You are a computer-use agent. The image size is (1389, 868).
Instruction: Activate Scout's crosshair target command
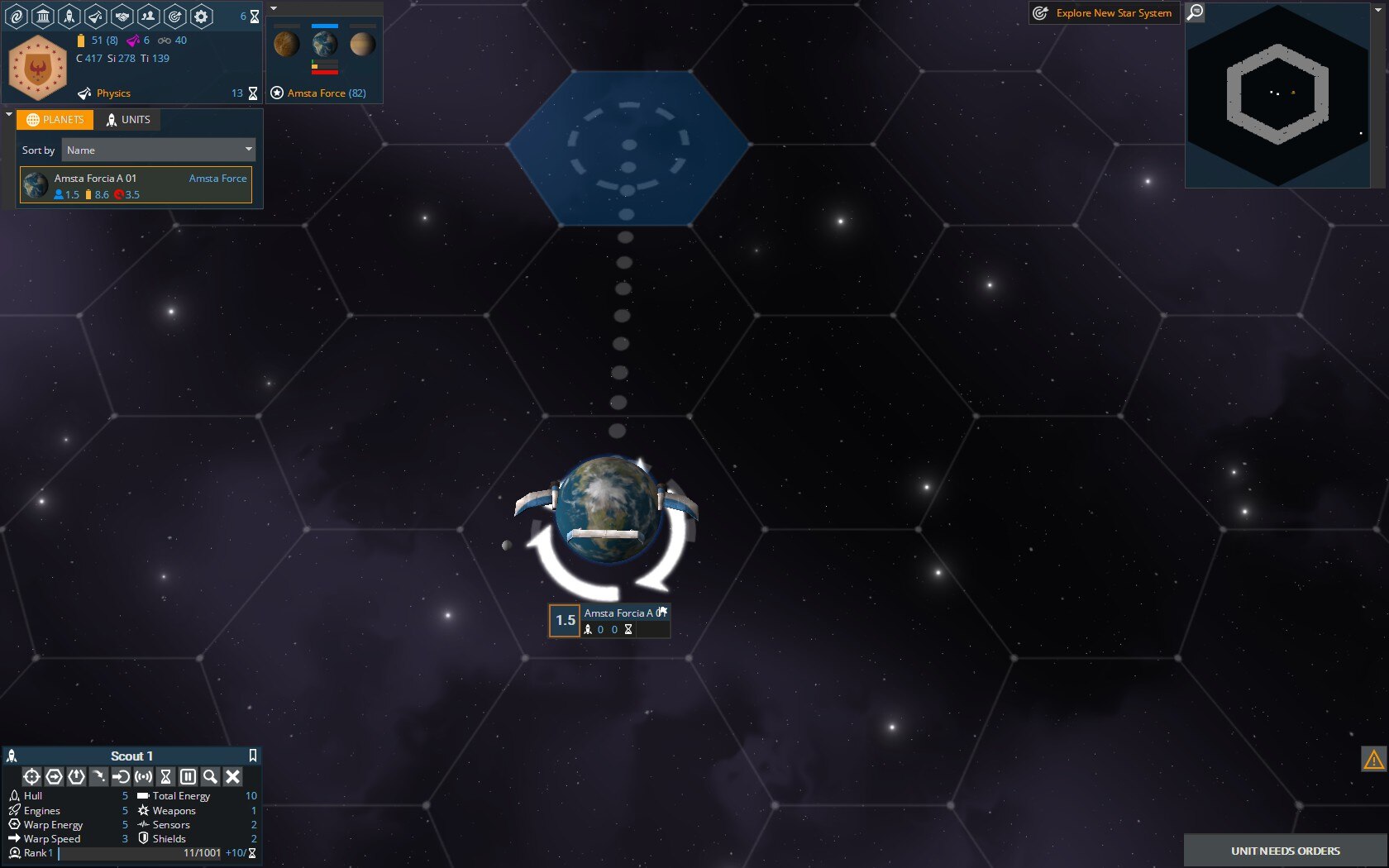coord(31,776)
